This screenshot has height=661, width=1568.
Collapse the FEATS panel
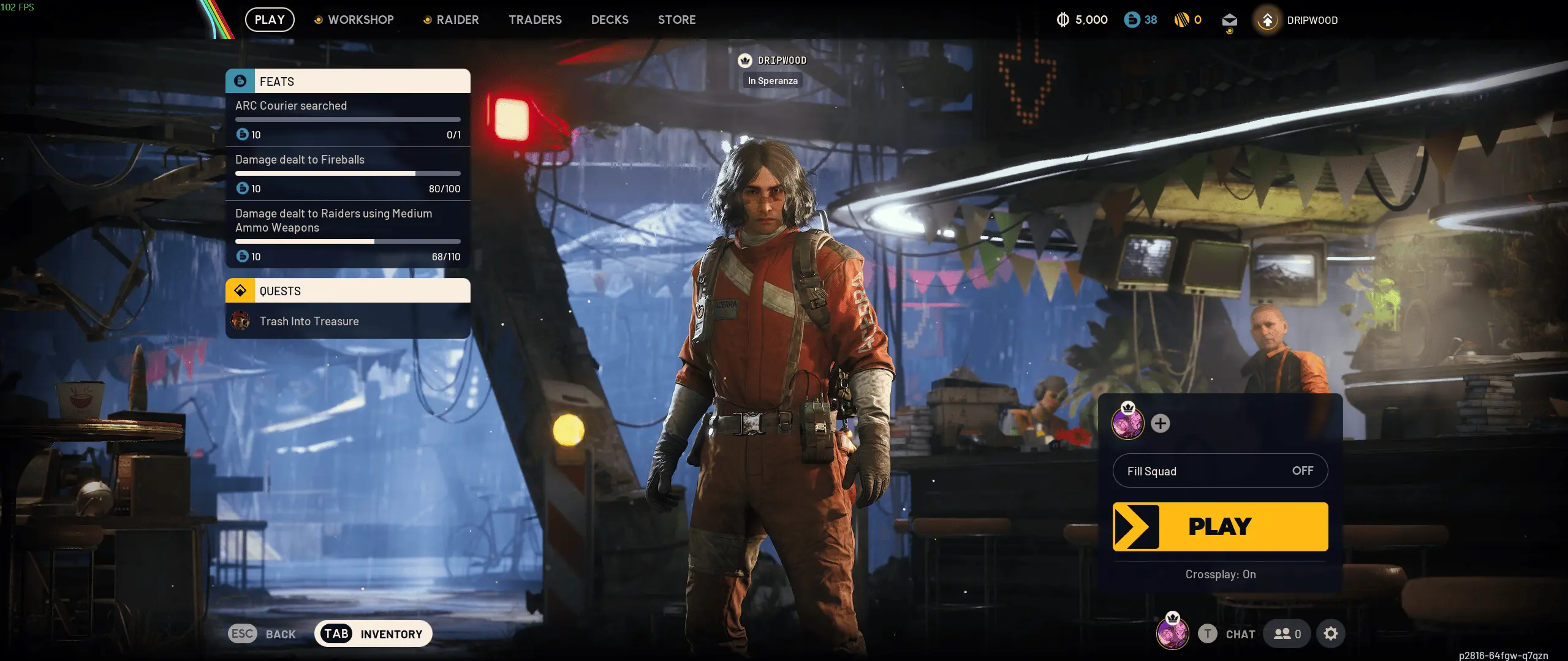[347, 80]
